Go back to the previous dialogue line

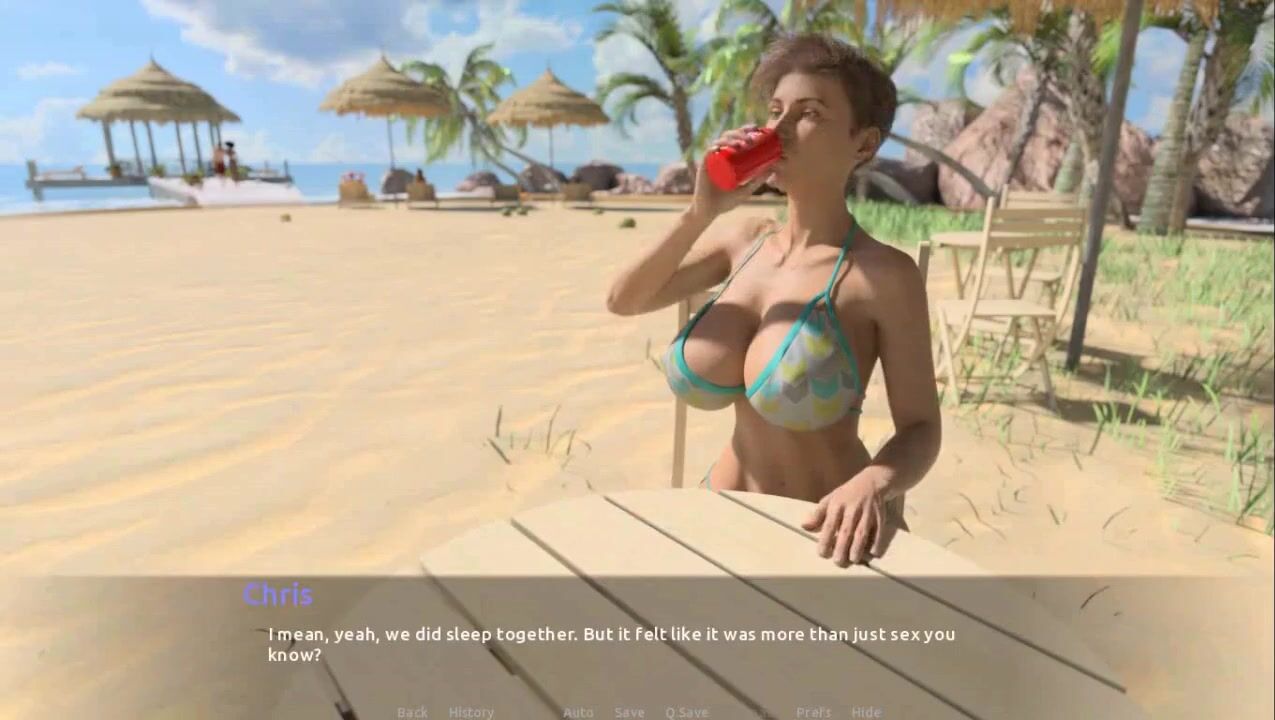(x=412, y=712)
